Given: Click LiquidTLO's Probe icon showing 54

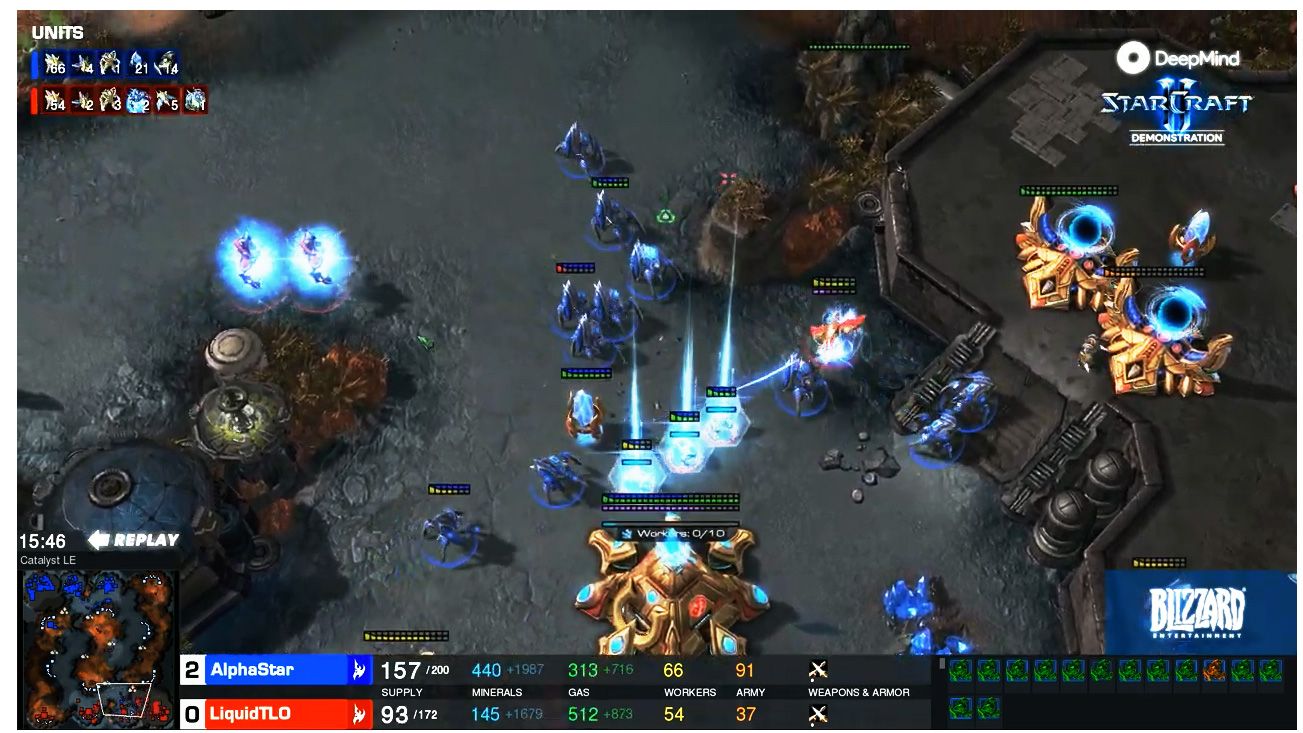Looking at the screenshot, I should (x=53, y=99).
